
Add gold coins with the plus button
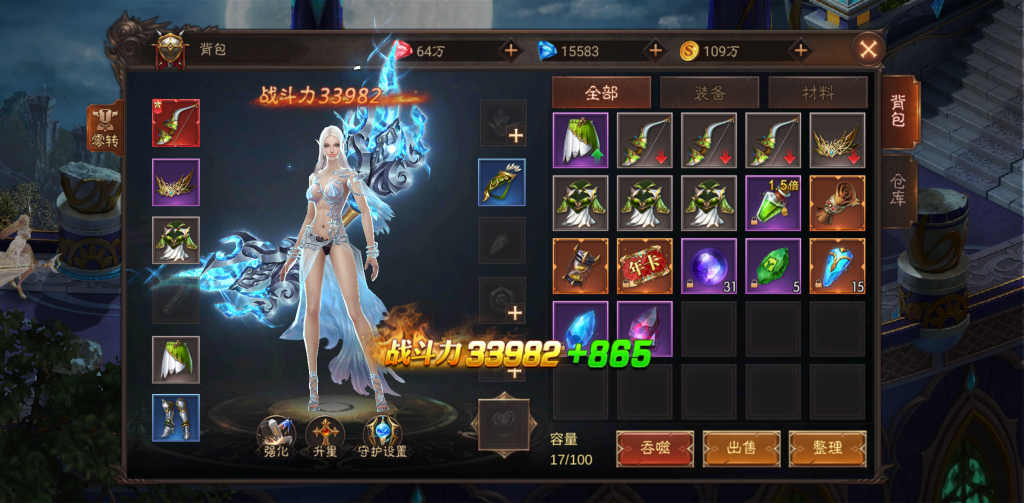click(800, 50)
